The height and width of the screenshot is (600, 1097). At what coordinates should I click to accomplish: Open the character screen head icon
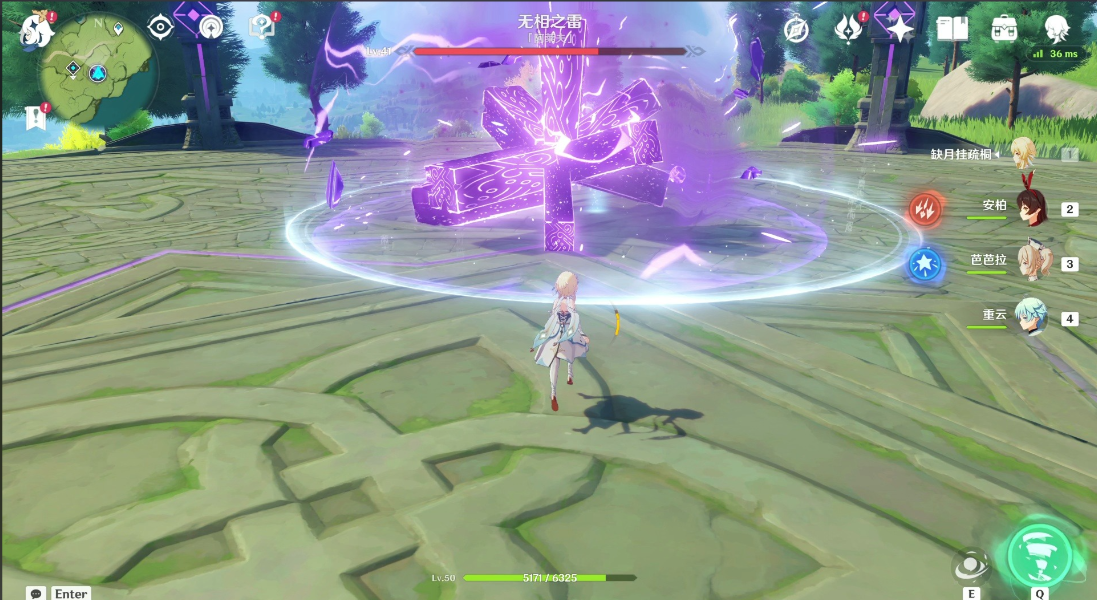[x=1055, y=29]
